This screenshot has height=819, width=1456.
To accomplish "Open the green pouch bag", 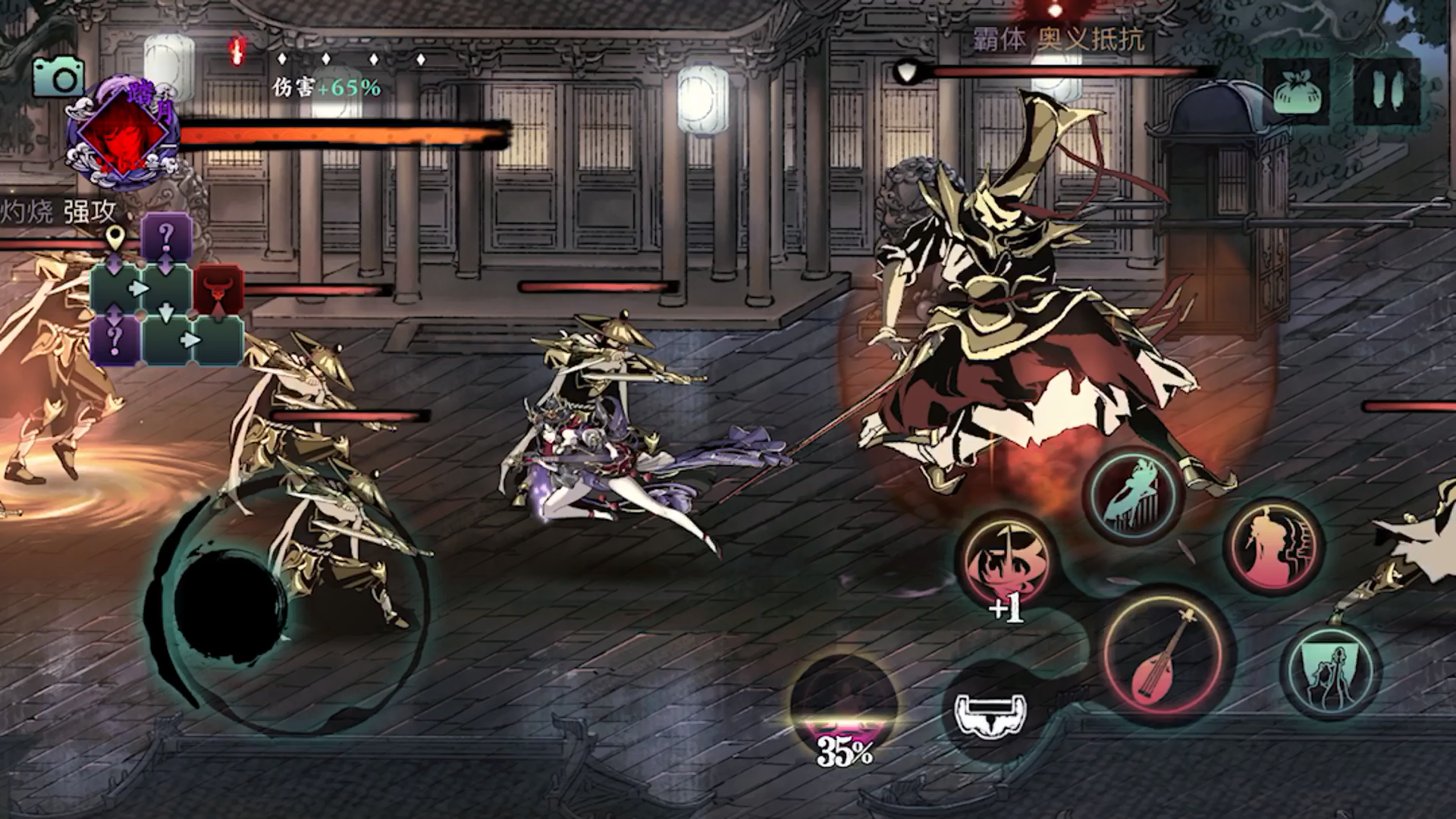I will click(x=1298, y=91).
